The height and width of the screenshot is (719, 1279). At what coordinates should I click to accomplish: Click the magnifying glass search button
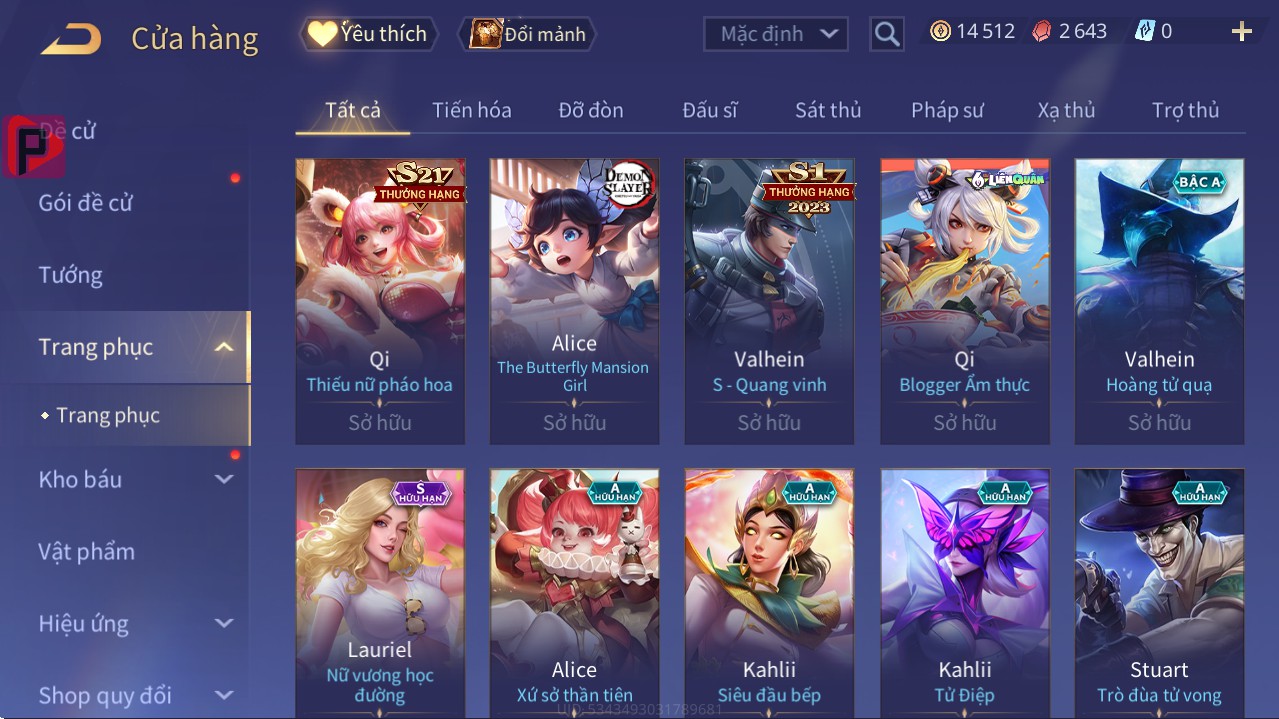click(886, 34)
